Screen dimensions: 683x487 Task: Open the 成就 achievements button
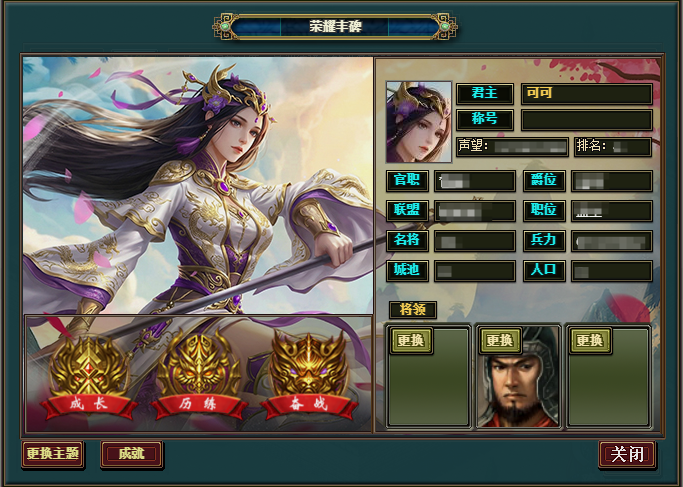coord(131,454)
